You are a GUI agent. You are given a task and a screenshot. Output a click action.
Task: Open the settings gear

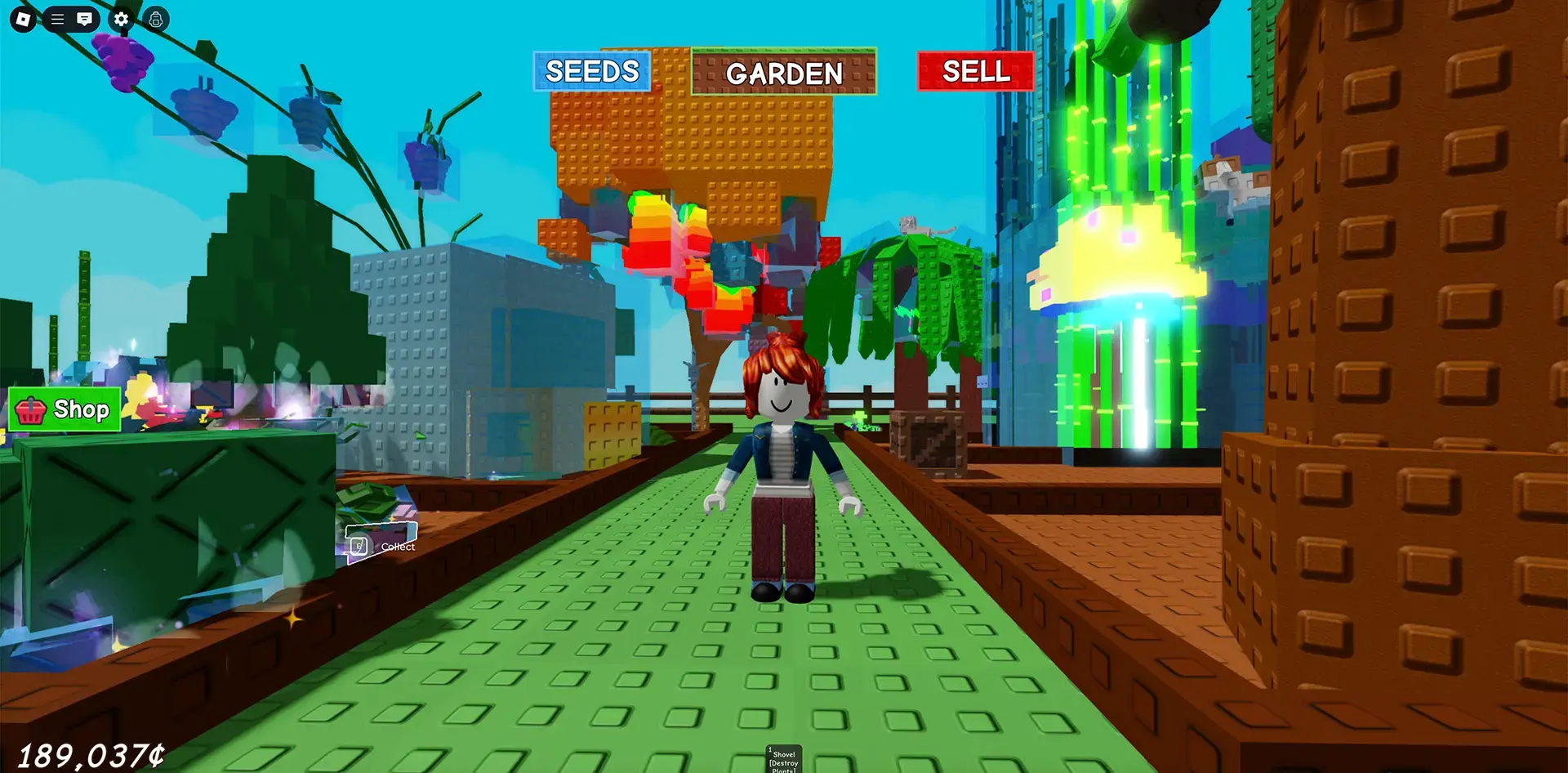(x=120, y=18)
